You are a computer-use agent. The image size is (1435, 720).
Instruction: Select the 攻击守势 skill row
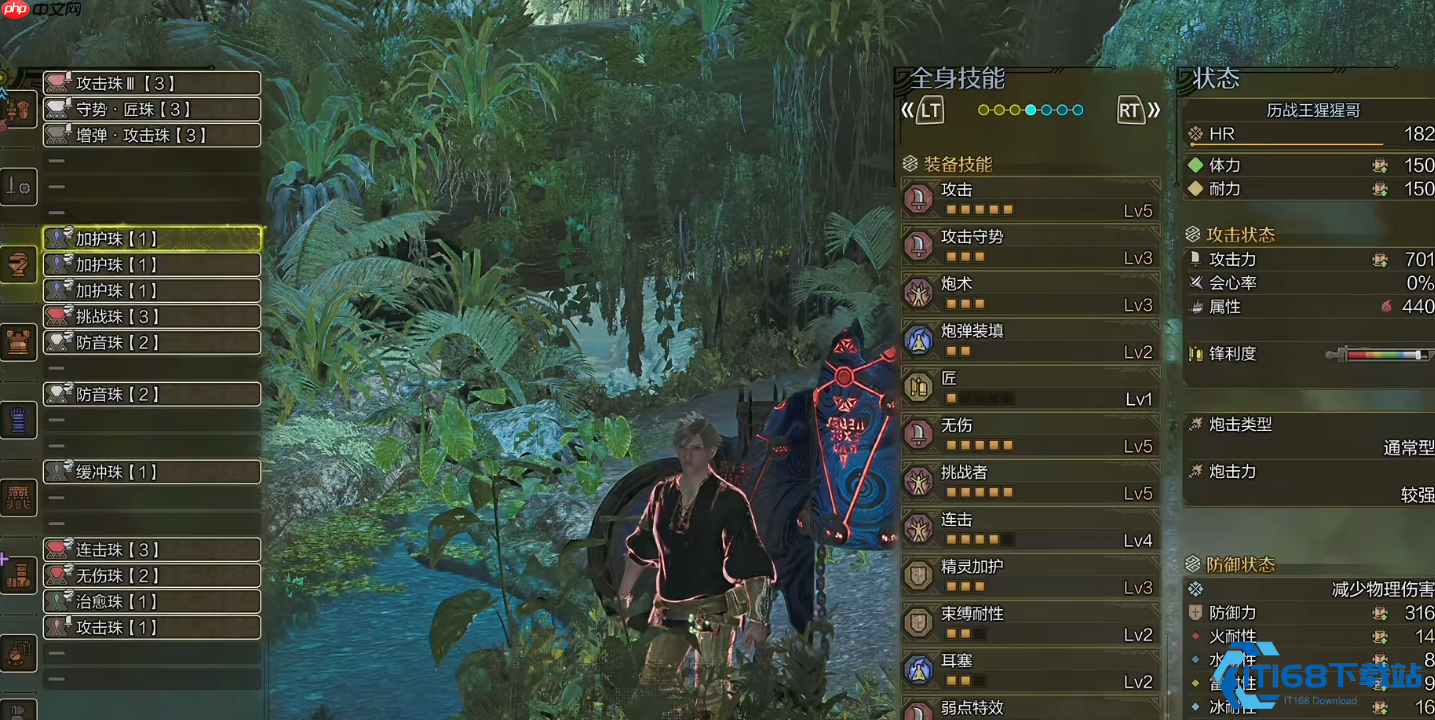(x=1030, y=246)
